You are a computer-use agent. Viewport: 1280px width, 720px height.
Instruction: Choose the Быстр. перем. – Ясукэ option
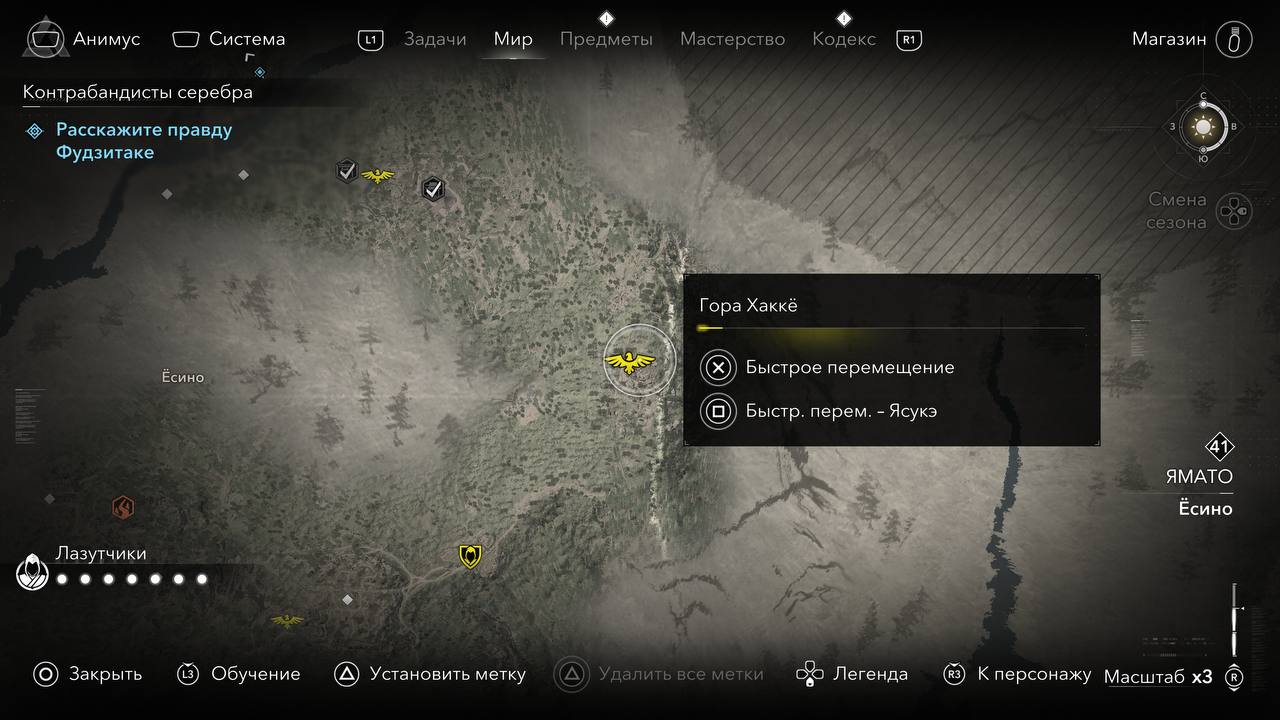840,411
